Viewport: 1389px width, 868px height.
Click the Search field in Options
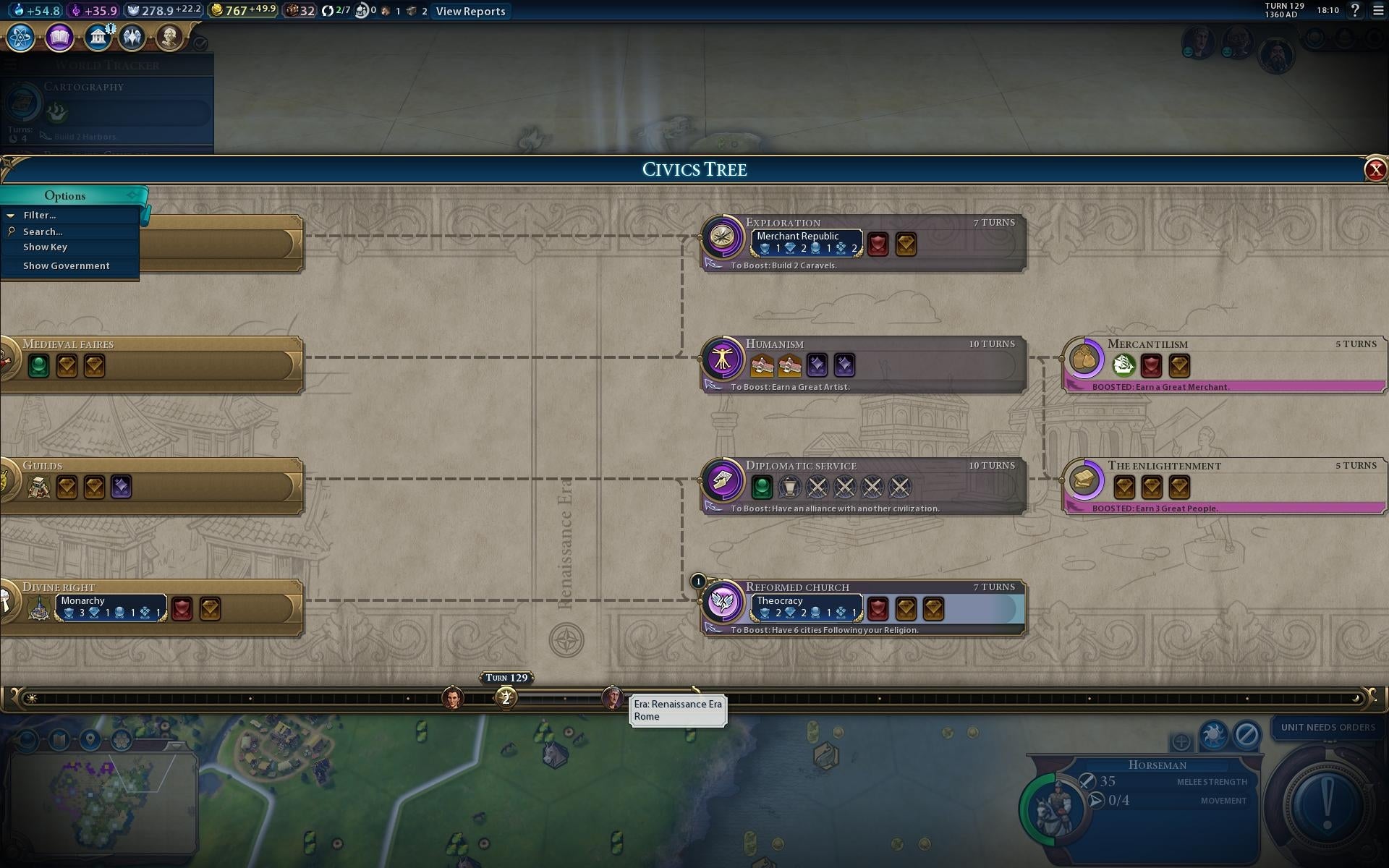(x=43, y=232)
